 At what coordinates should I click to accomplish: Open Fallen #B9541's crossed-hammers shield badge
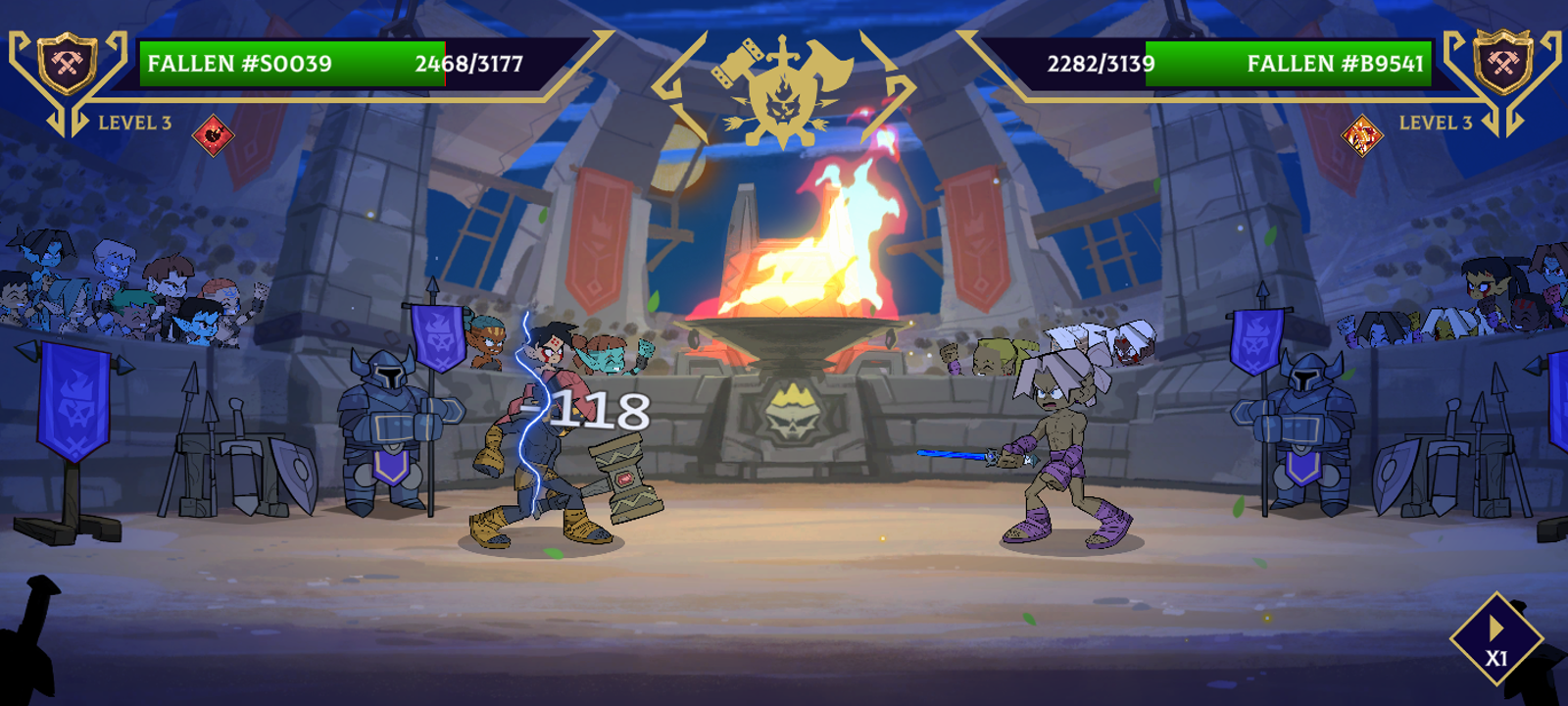pyautogui.click(x=1502, y=64)
